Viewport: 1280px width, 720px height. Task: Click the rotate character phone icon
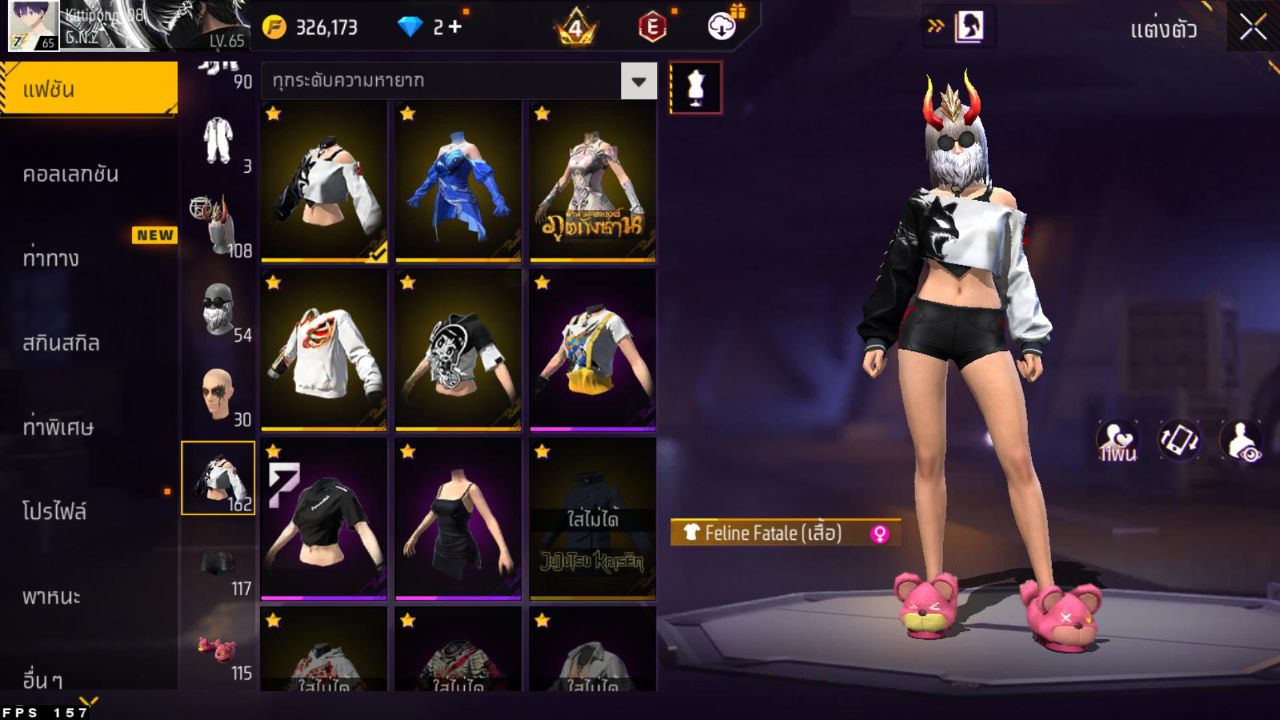coord(1178,440)
